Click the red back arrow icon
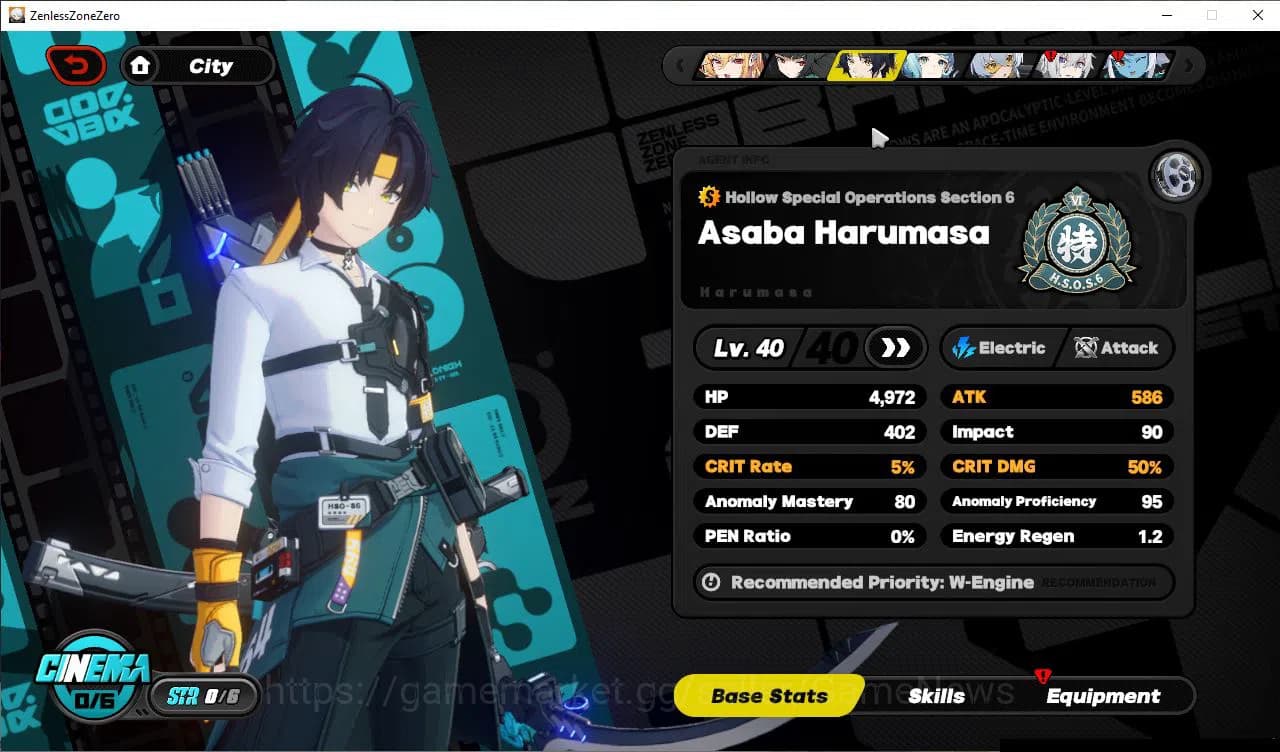The image size is (1280, 752). pos(76,64)
